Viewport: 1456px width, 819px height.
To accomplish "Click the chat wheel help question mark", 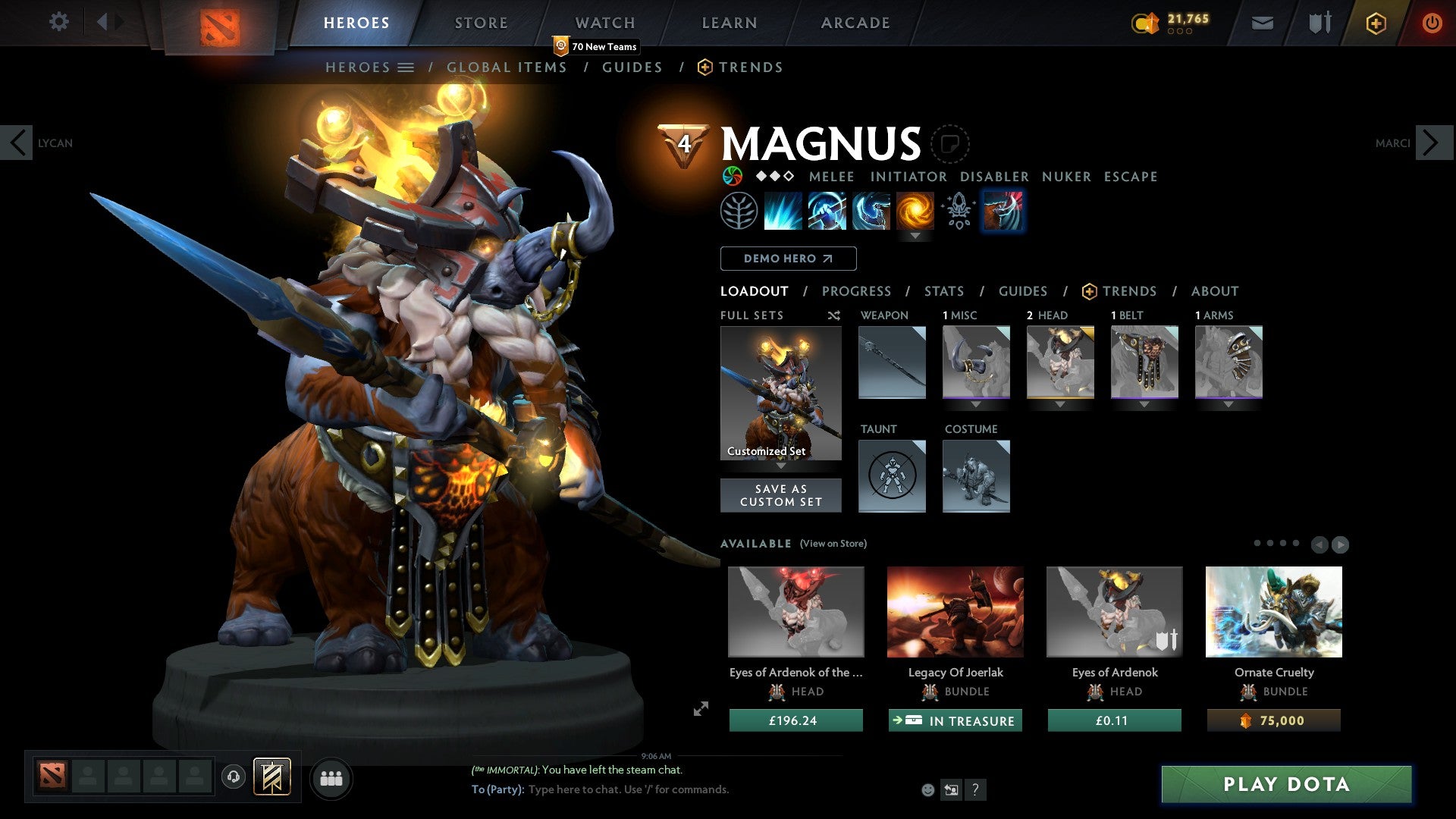I will click(975, 789).
